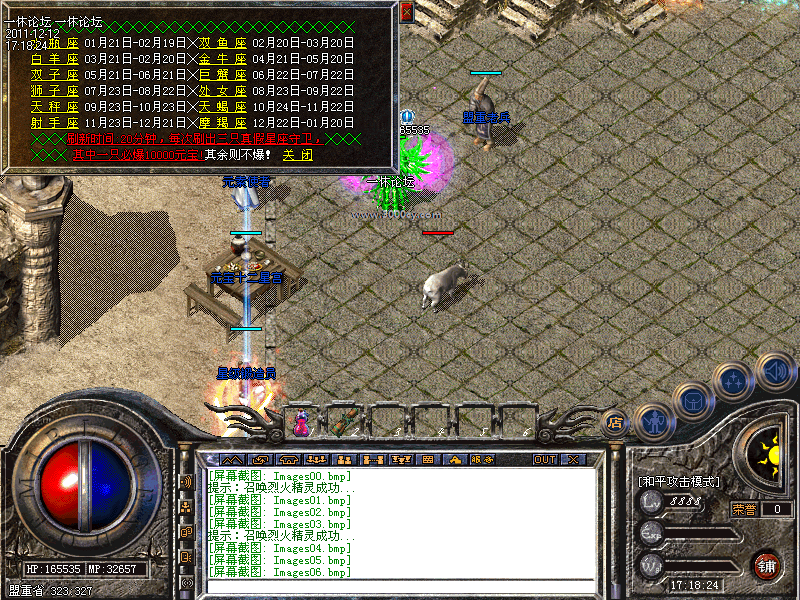The height and width of the screenshot is (600, 800).
Task: Toggle sound with the speaker button
Action: (774, 372)
